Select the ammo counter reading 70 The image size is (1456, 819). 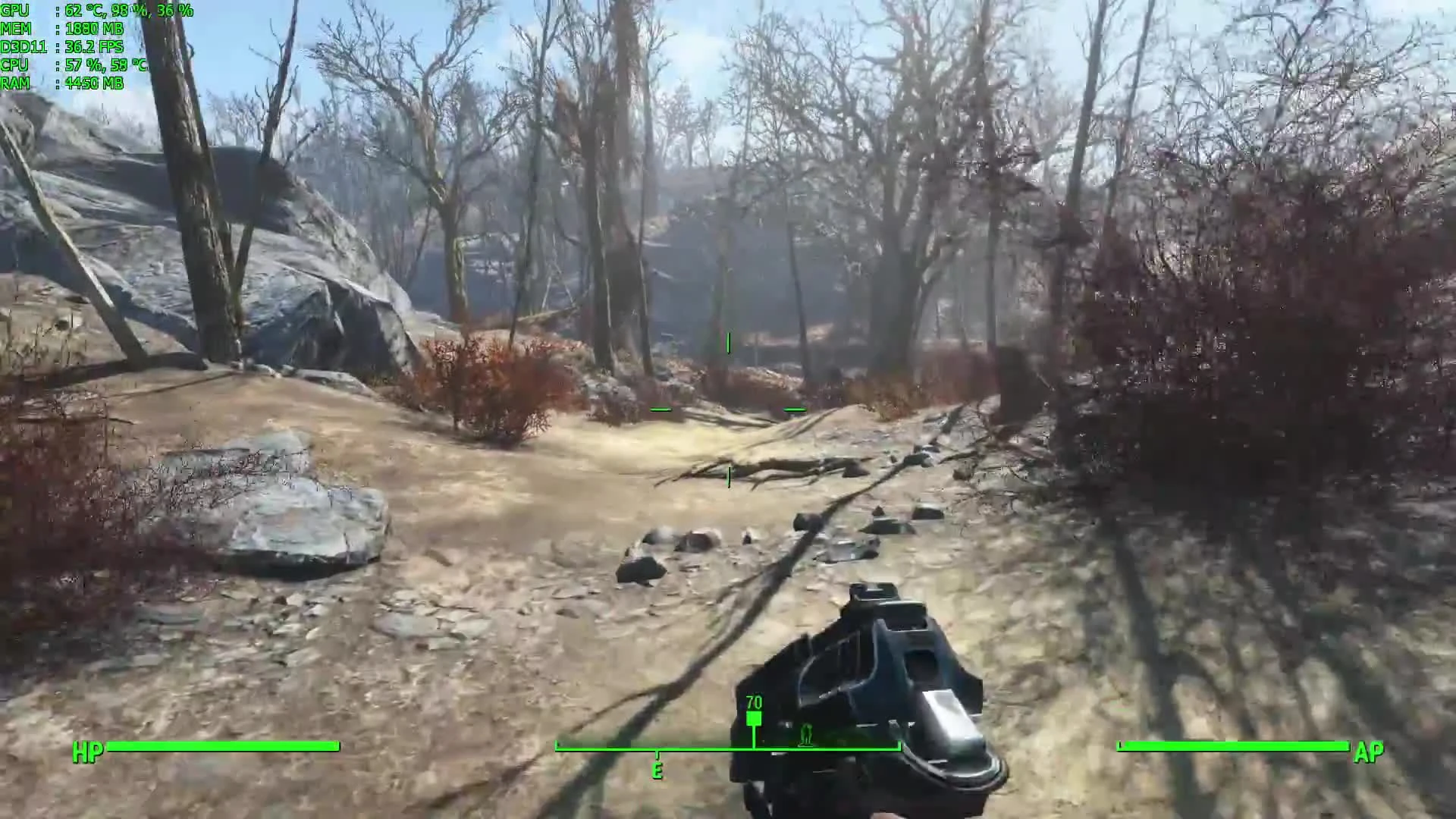coord(754,704)
